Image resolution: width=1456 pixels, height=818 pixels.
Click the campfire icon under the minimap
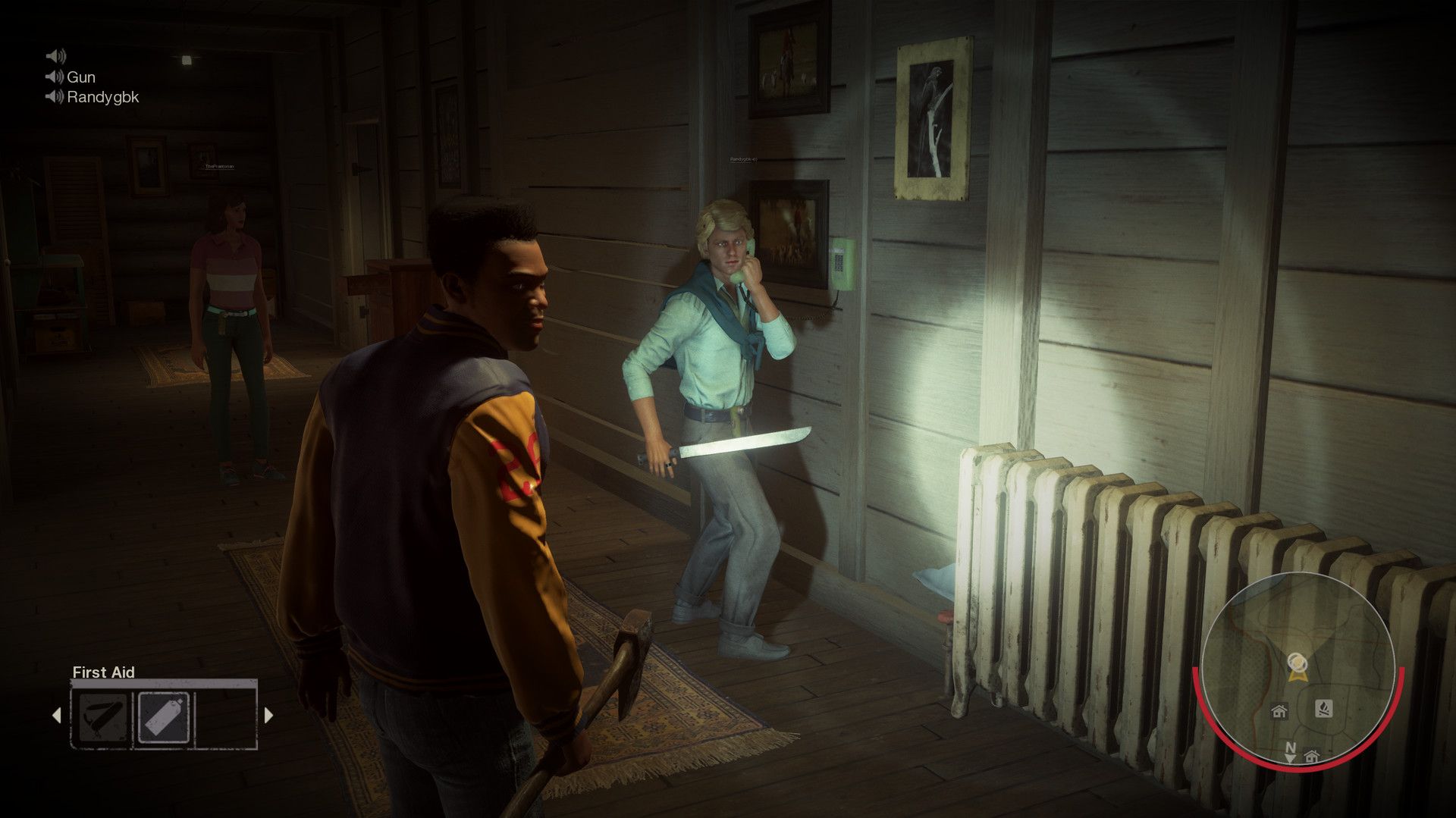click(x=1324, y=710)
